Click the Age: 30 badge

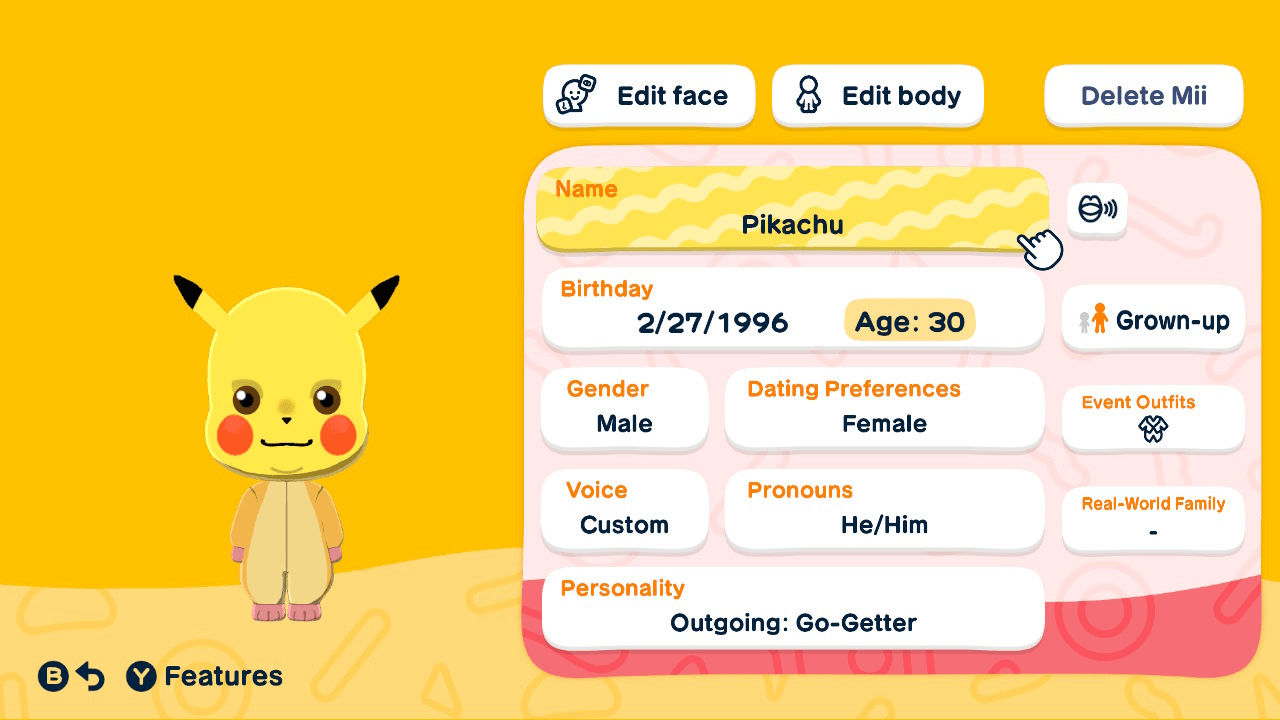909,321
